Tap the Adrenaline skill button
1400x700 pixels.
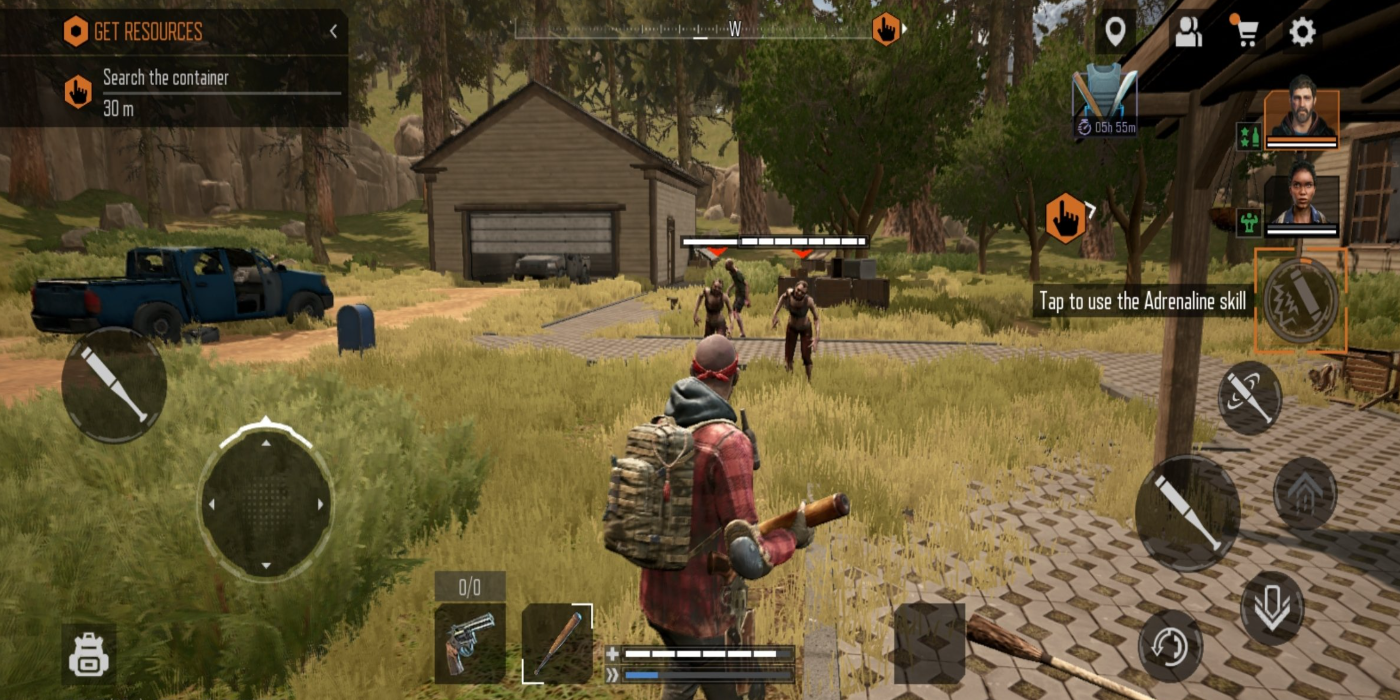click(1300, 300)
